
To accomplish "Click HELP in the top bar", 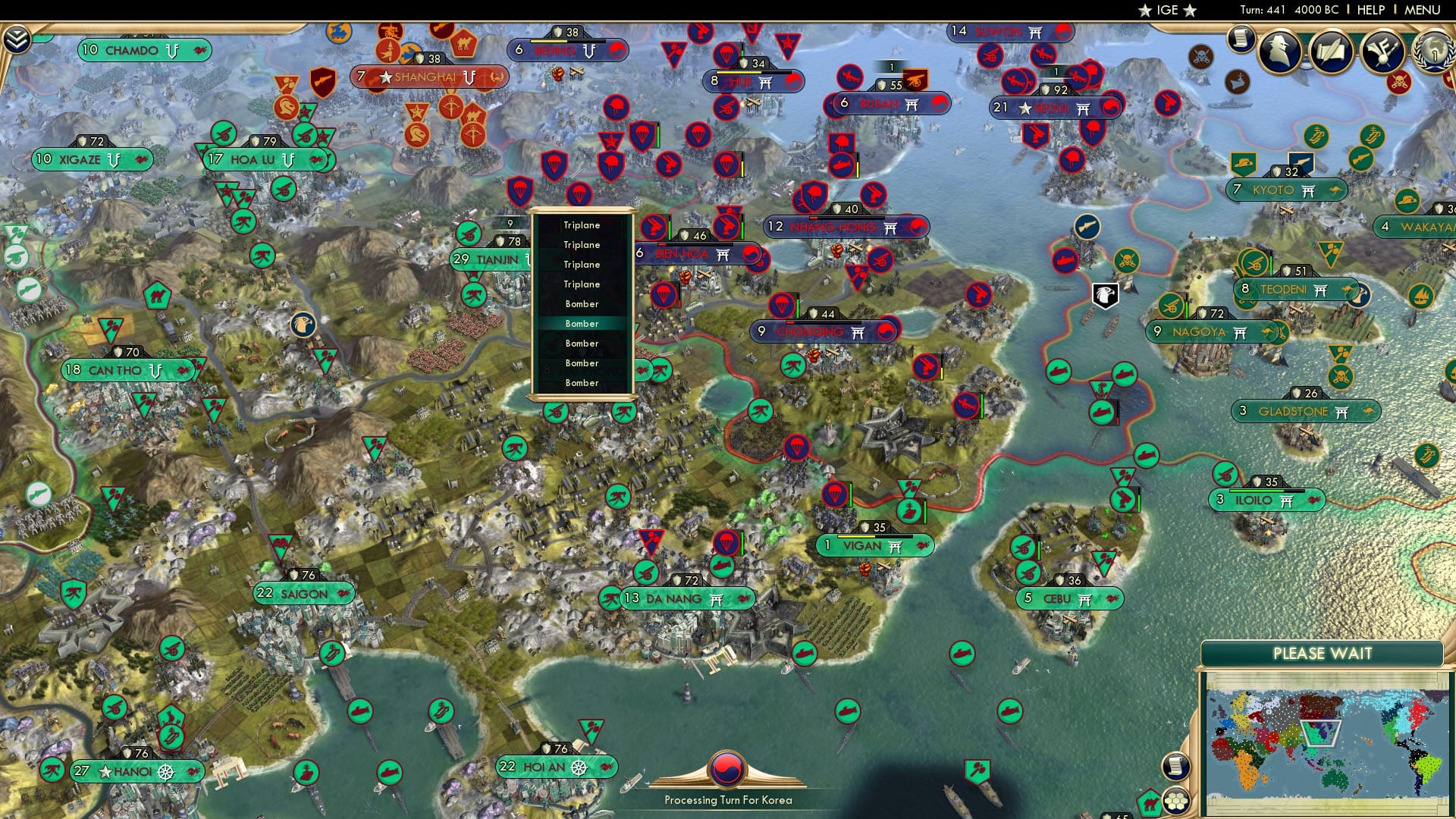I will [x=1371, y=10].
